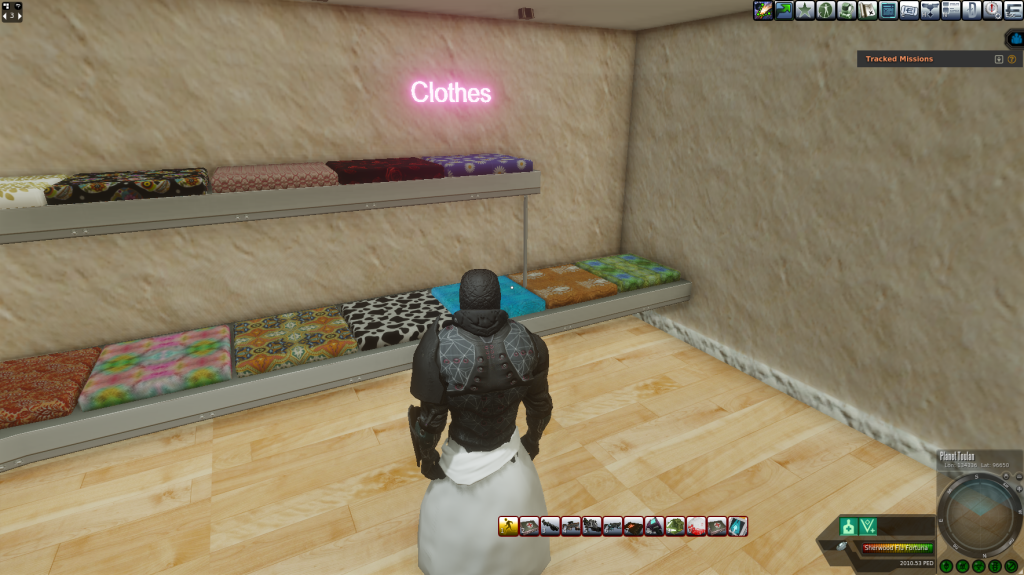Click the green V-plus status icon
1024x575 pixels.
[x=868, y=526]
